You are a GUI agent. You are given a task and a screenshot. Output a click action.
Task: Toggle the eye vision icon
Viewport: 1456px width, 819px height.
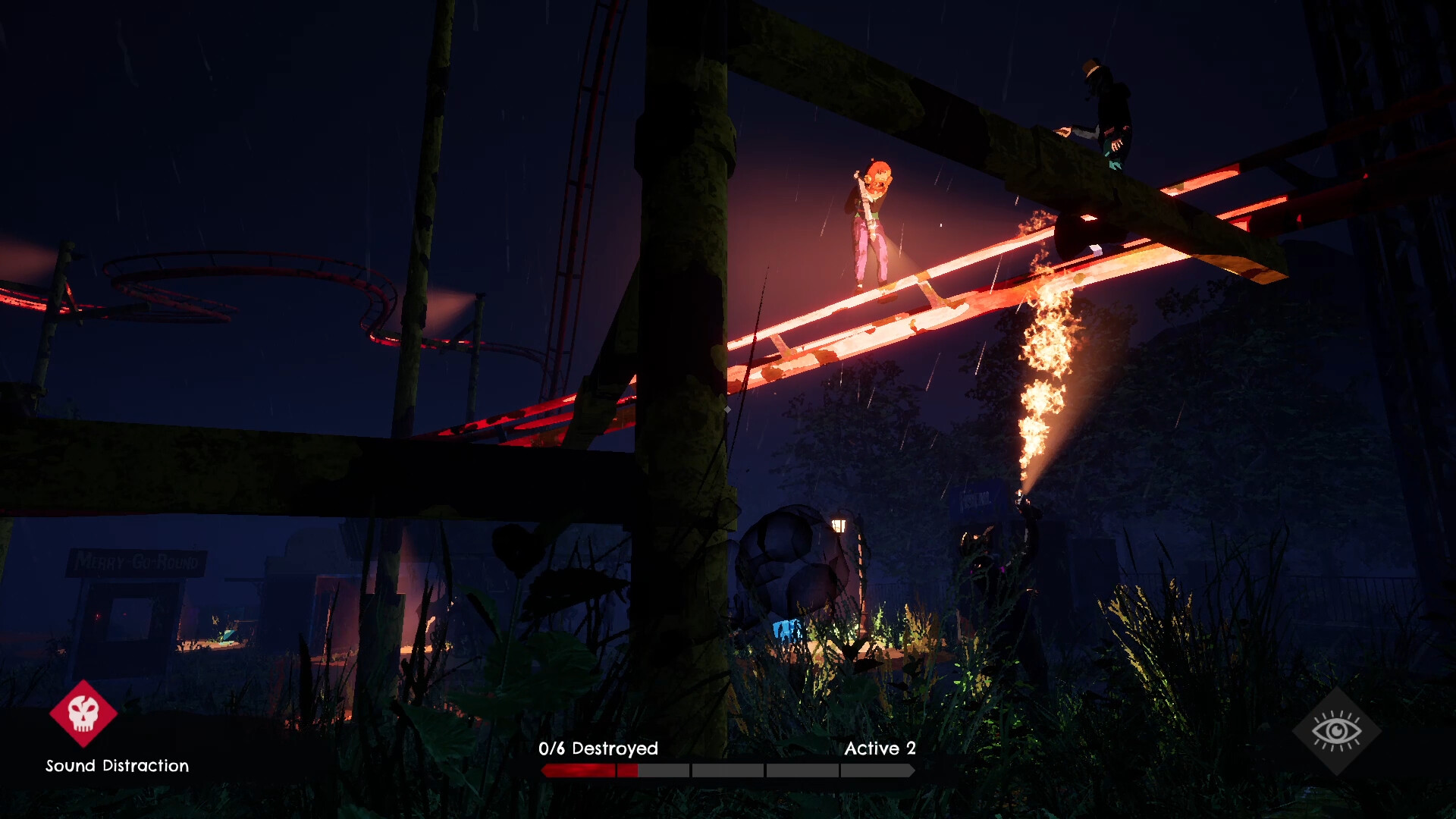click(x=1336, y=731)
